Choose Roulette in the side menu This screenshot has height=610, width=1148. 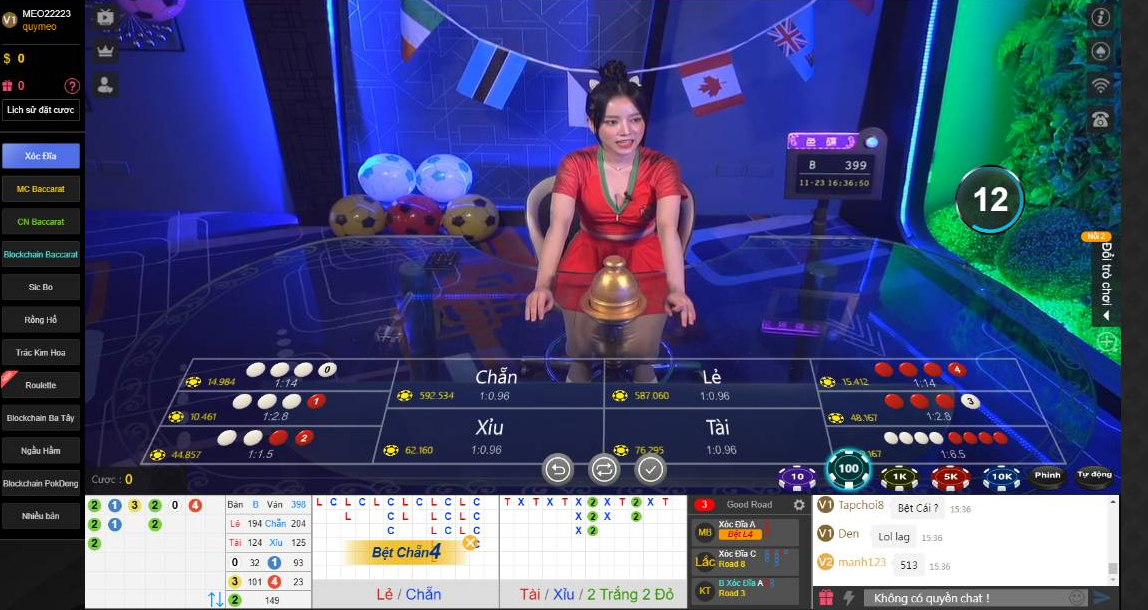click(x=41, y=385)
